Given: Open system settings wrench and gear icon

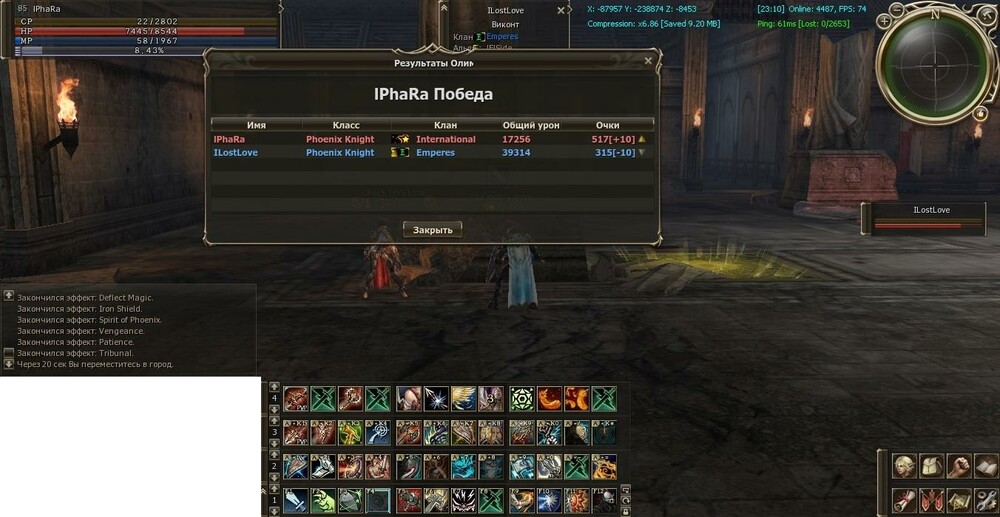Looking at the screenshot, I should (x=985, y=498).
